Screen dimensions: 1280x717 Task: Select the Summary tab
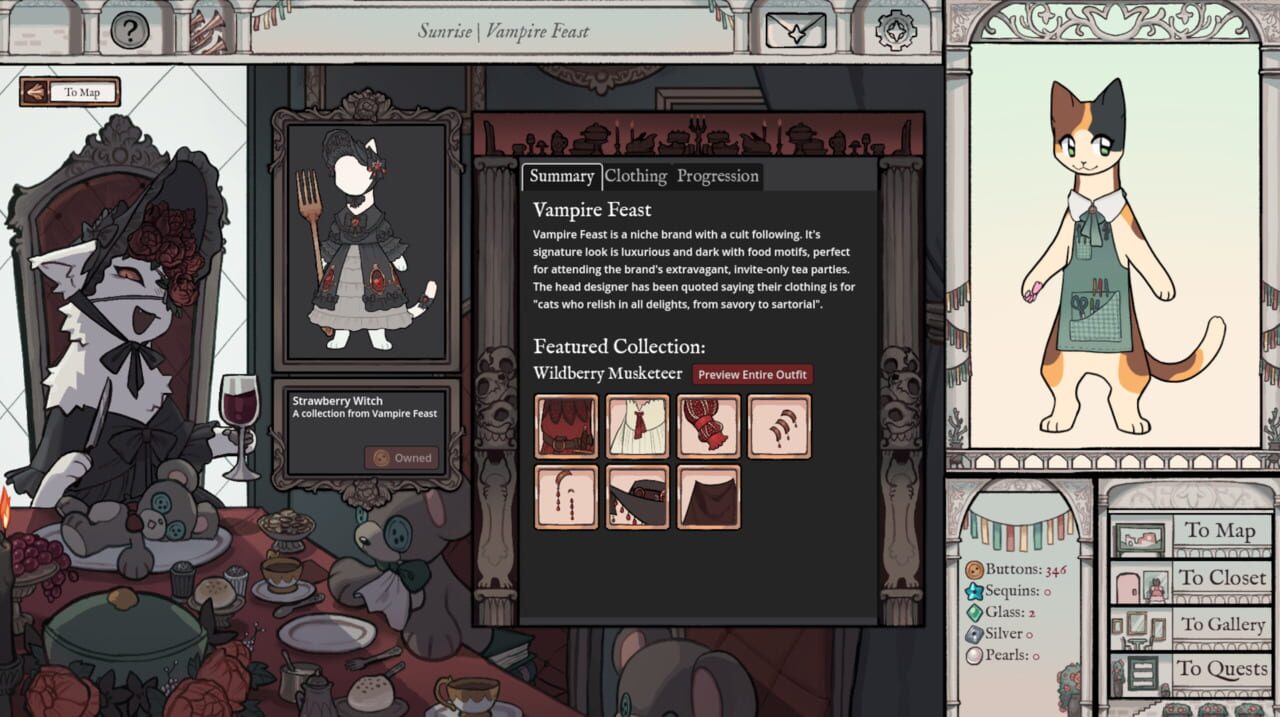coord(561,176)
